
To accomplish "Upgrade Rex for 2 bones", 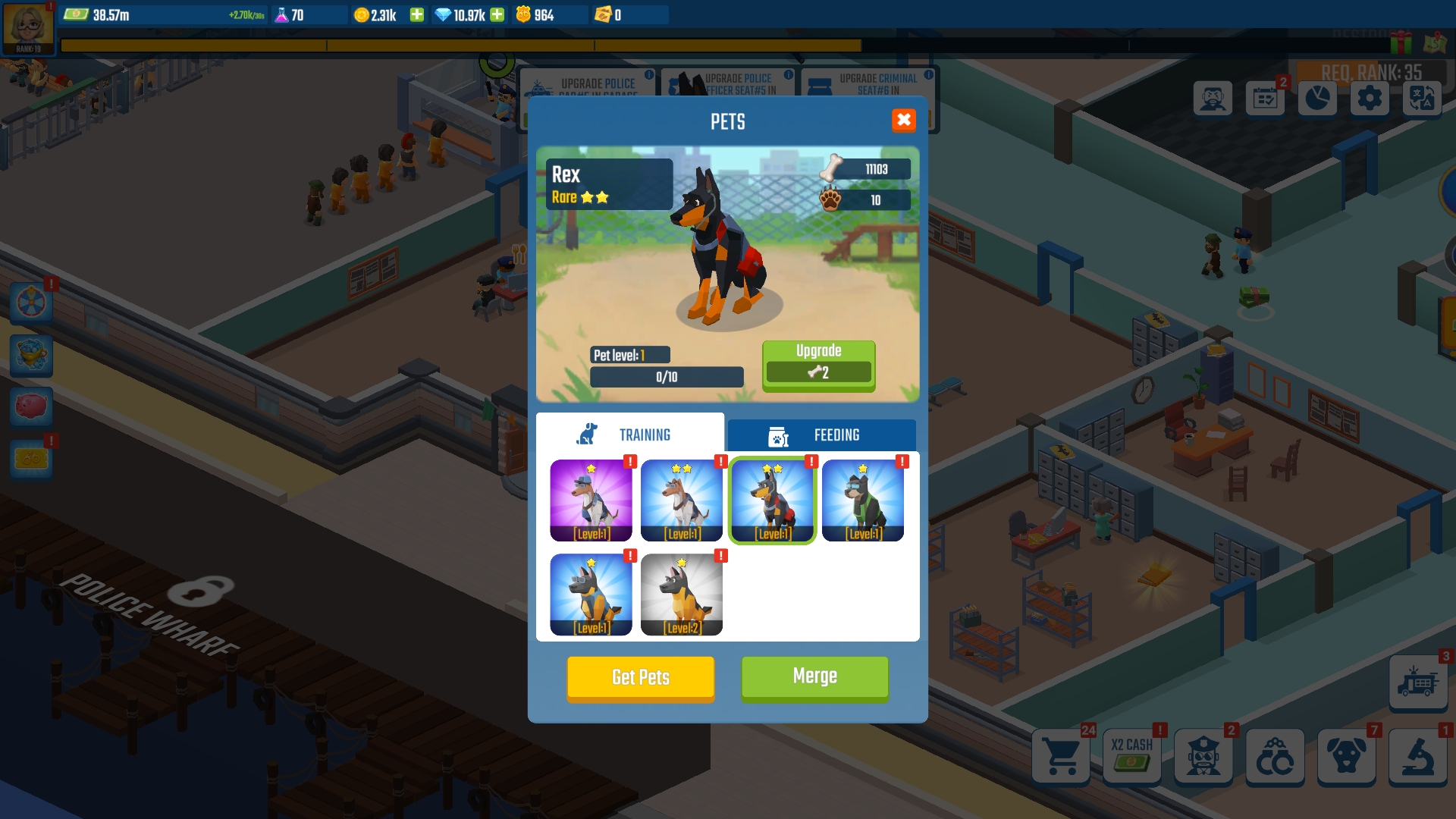I will [x=818, y=366].
